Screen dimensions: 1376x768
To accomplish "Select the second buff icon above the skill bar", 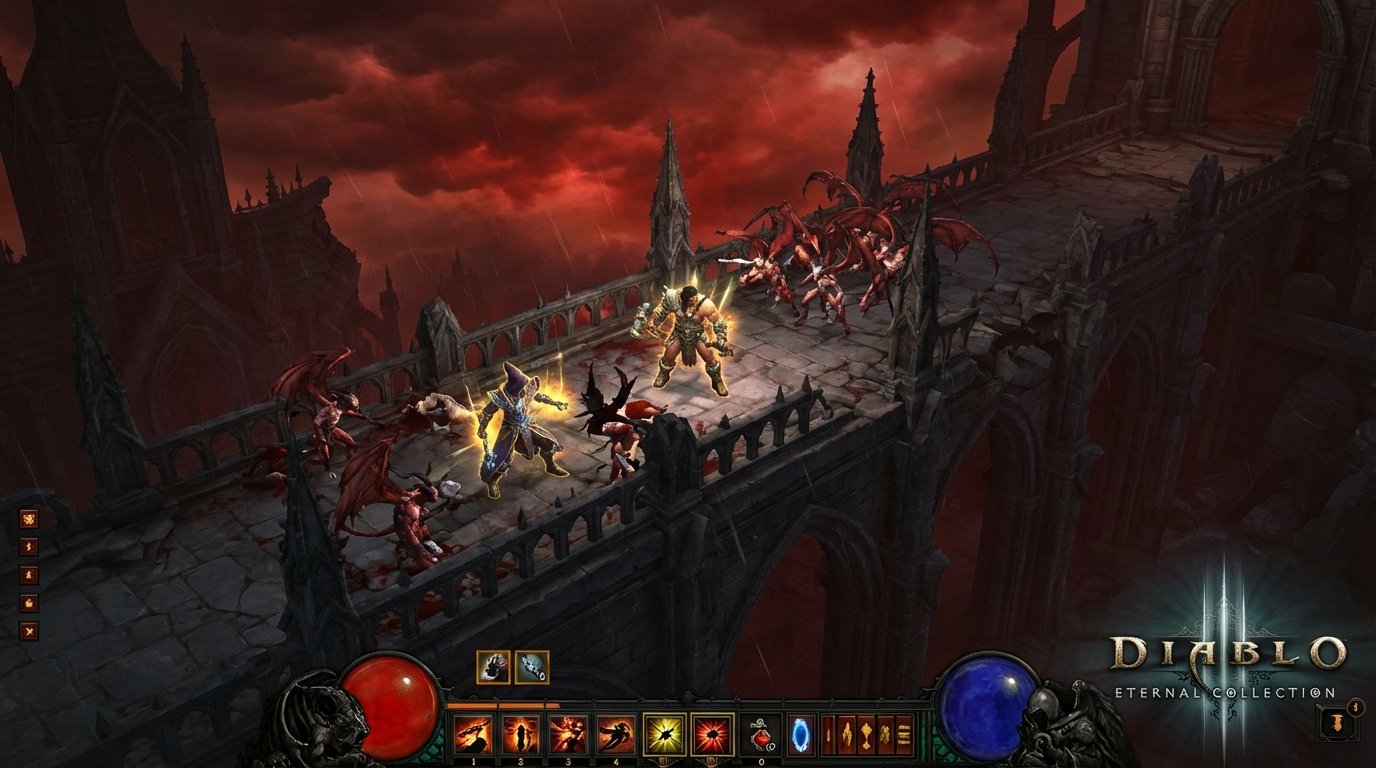I will [531, 666].
